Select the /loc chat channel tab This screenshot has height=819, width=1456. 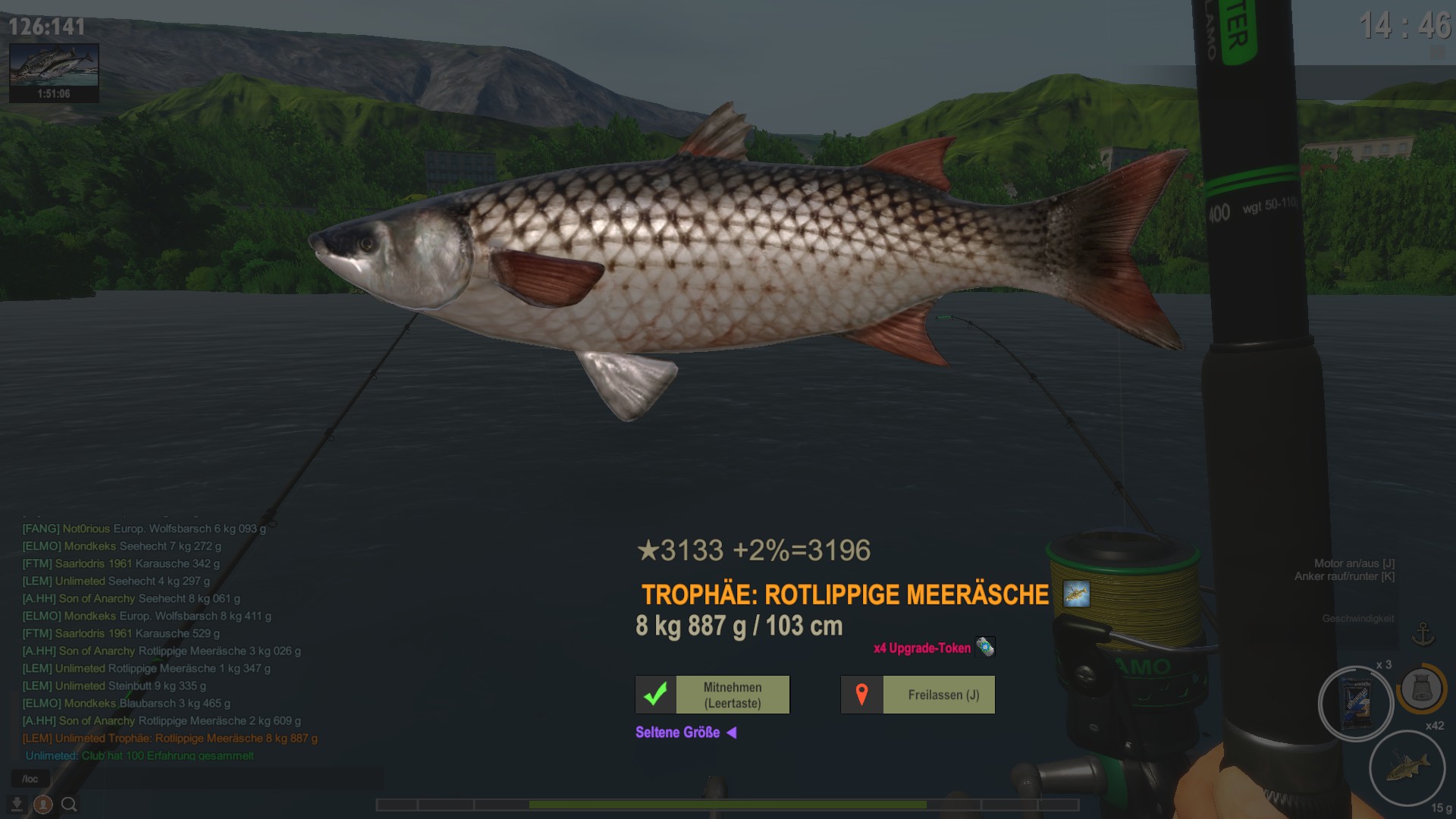[30, 779]
